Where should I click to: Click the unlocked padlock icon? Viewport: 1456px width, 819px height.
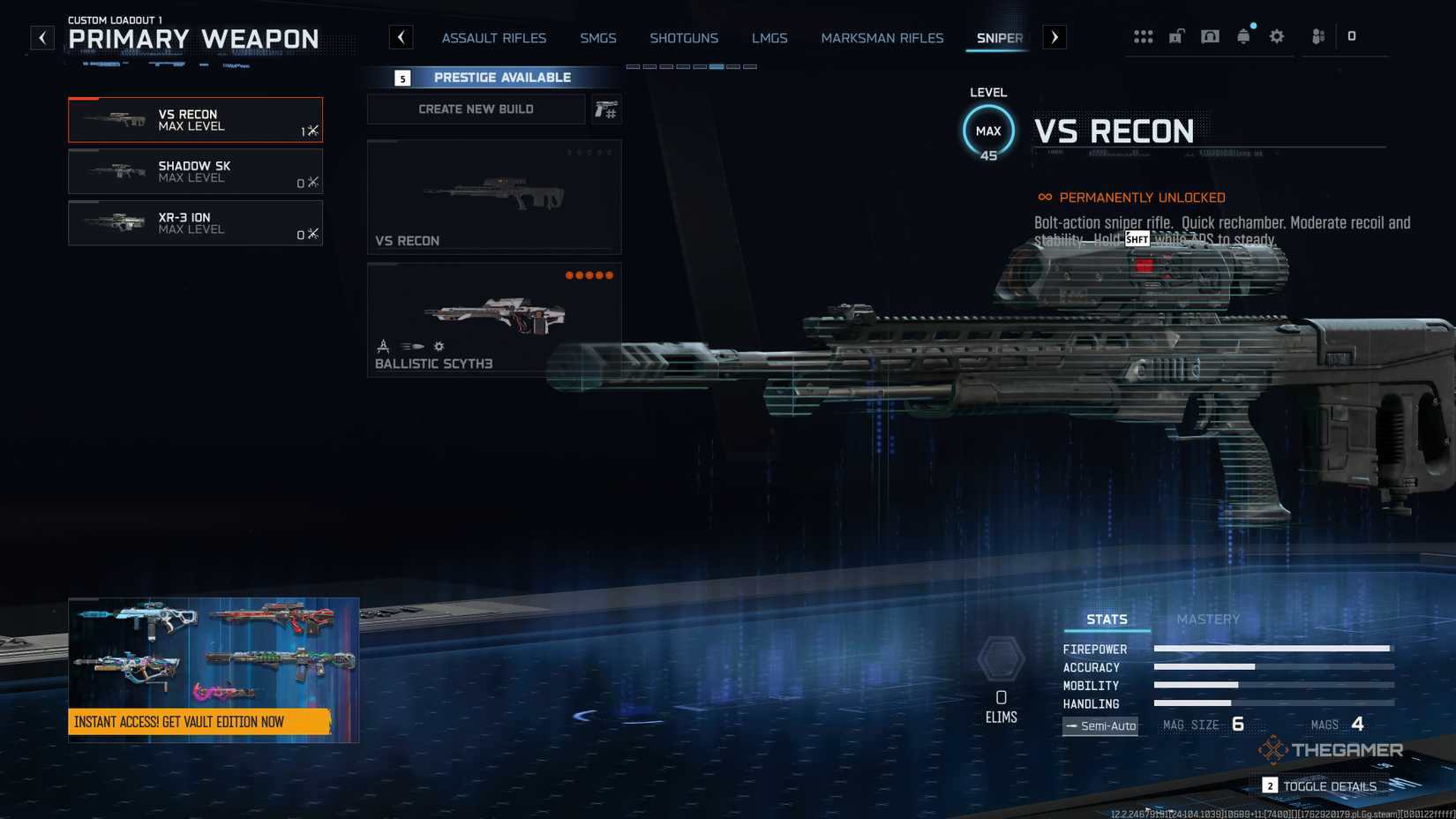[x=1175, y=36]
